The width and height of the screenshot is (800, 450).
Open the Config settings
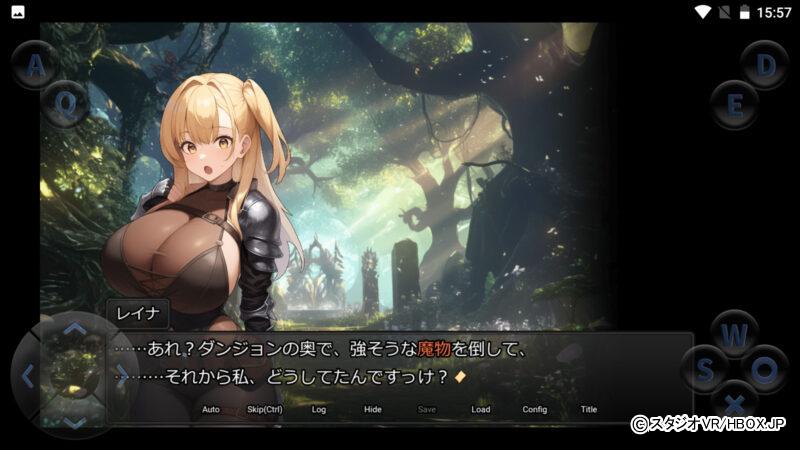(535, 409)
